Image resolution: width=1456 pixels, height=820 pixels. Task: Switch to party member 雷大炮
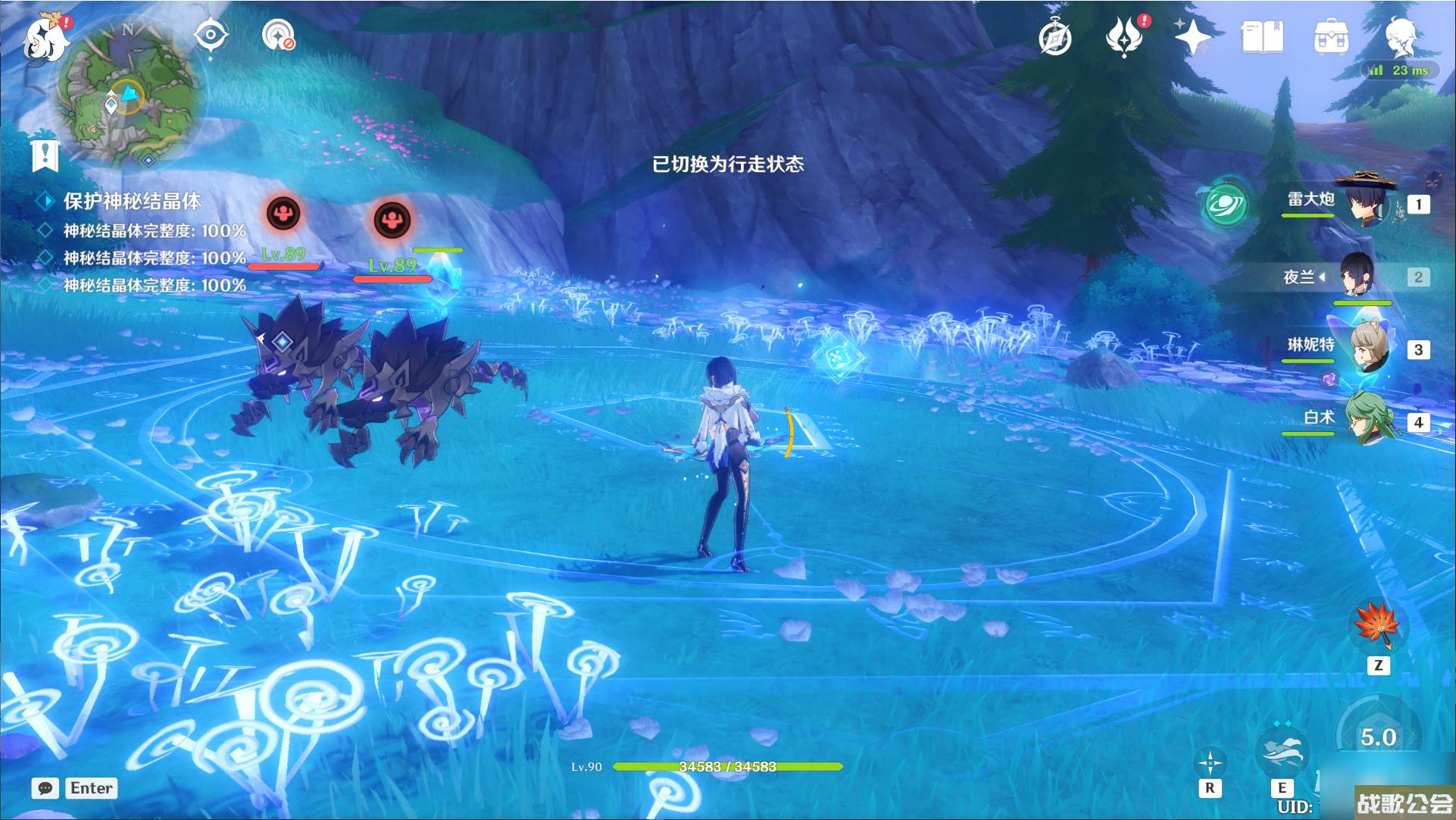tap(1367, 202)
